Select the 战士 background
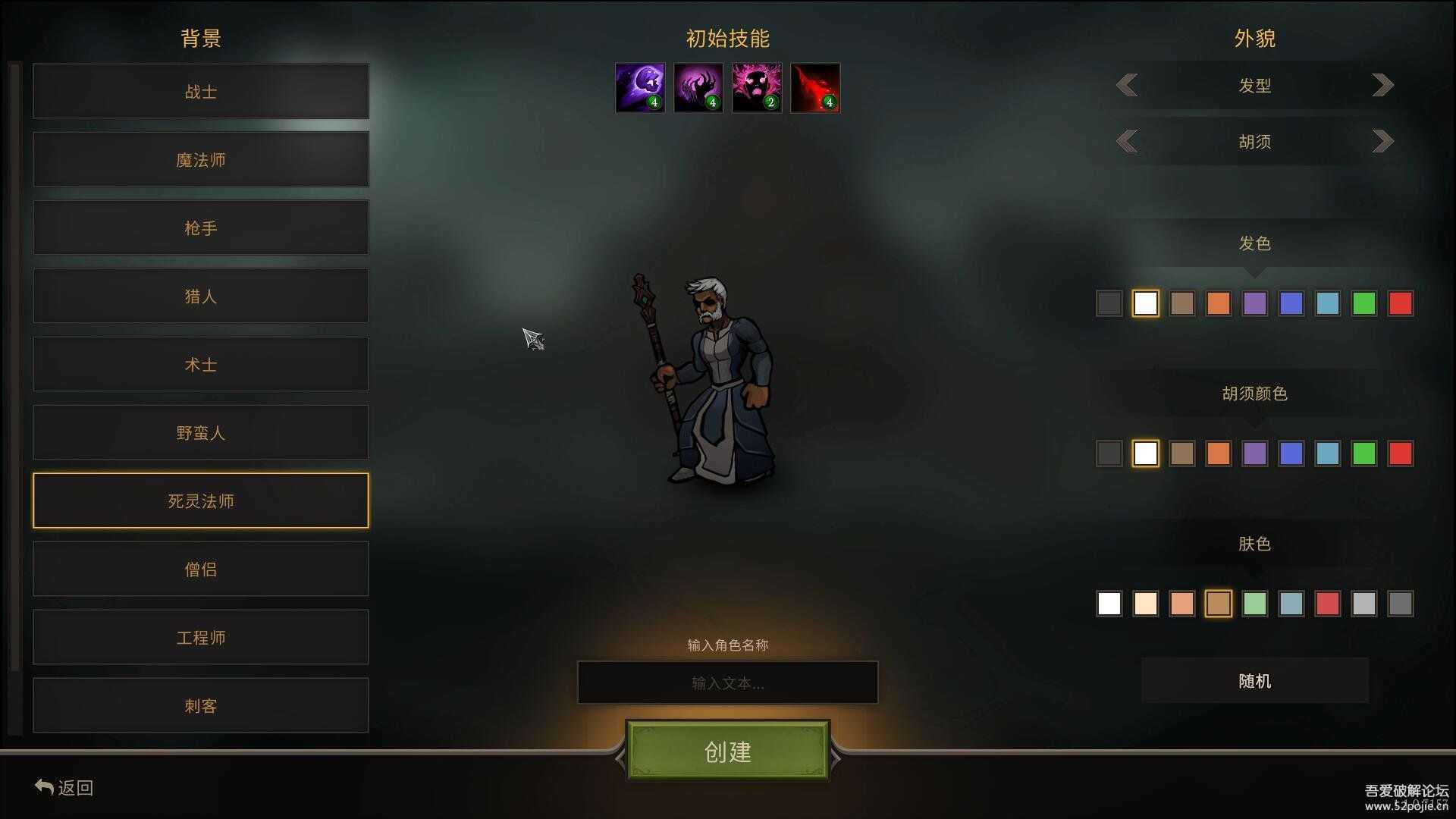 click(201, 92)
